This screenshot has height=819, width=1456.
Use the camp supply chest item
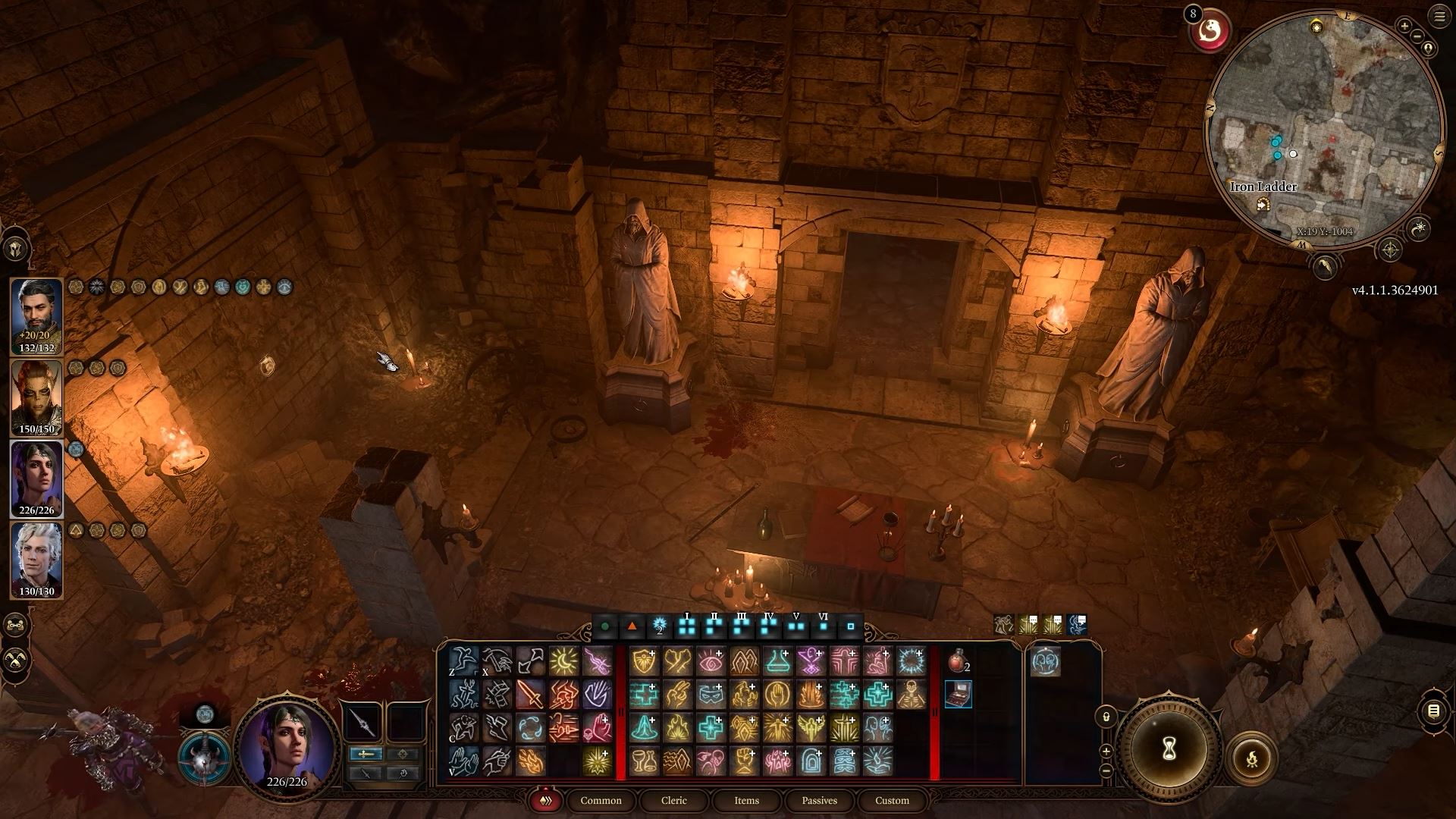pos(958,694)
